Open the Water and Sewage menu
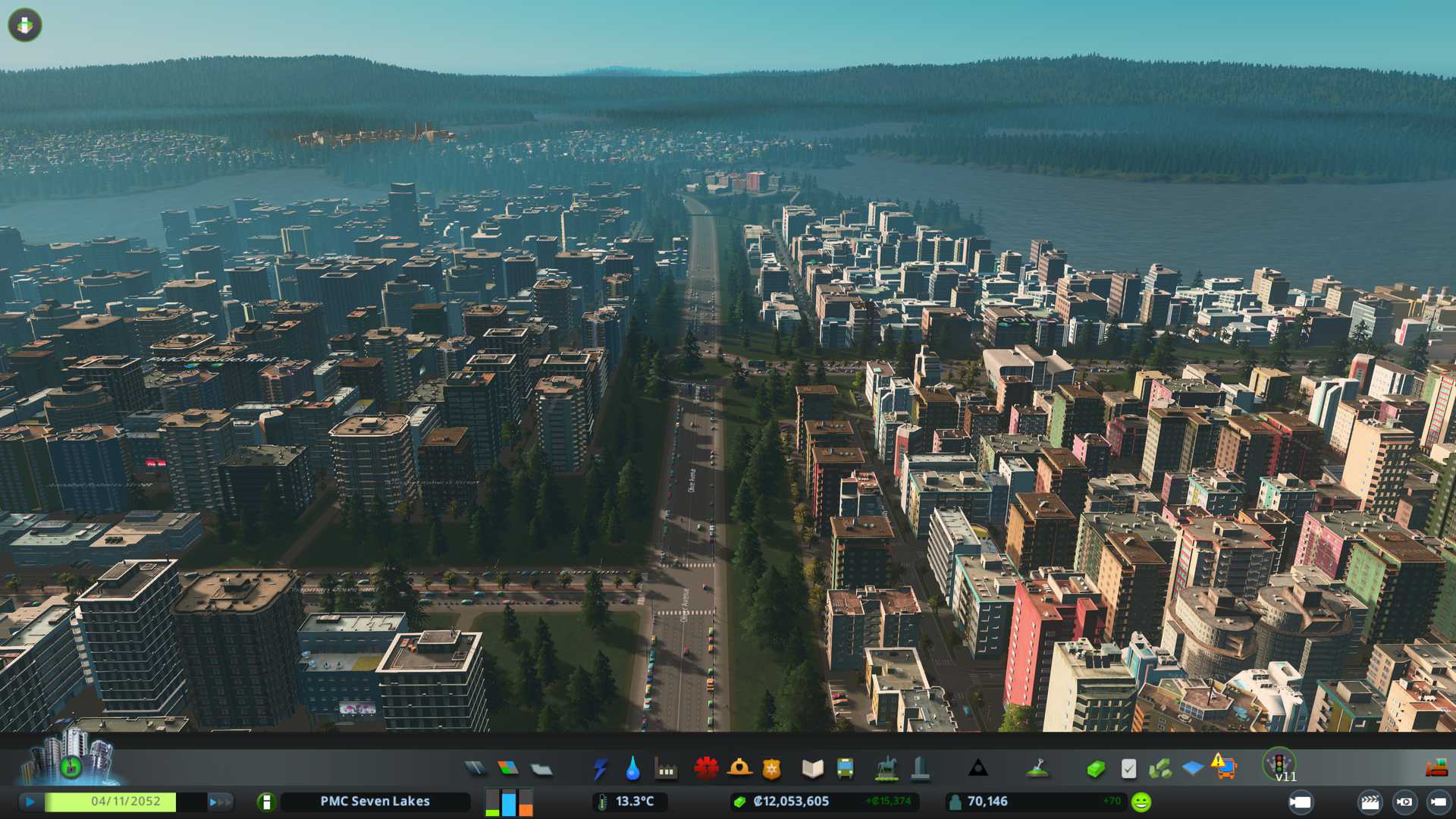 pos(632,769)
